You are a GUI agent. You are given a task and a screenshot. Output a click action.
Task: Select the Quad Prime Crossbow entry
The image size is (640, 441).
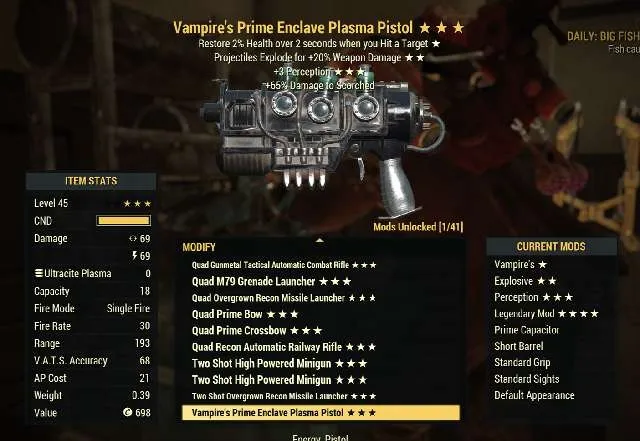click(x=256, y=330)
